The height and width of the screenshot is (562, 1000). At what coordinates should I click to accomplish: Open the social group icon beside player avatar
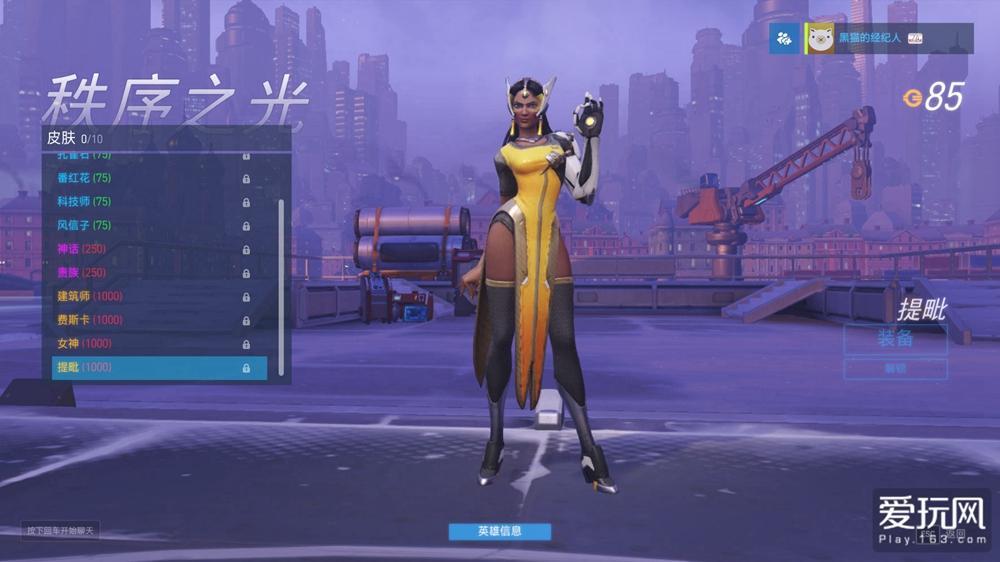point(785,38)
